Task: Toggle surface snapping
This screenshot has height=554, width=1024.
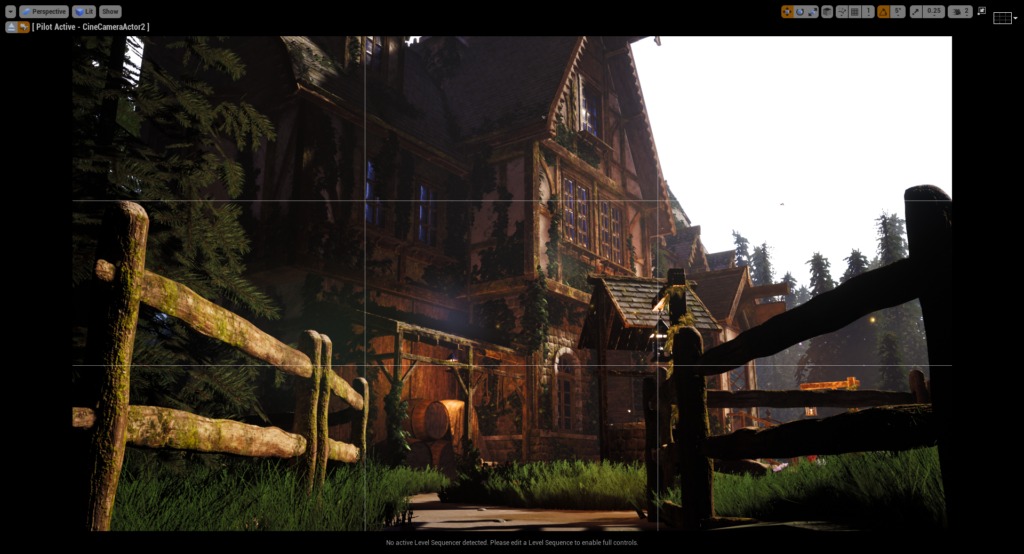Action: [841, 12]
